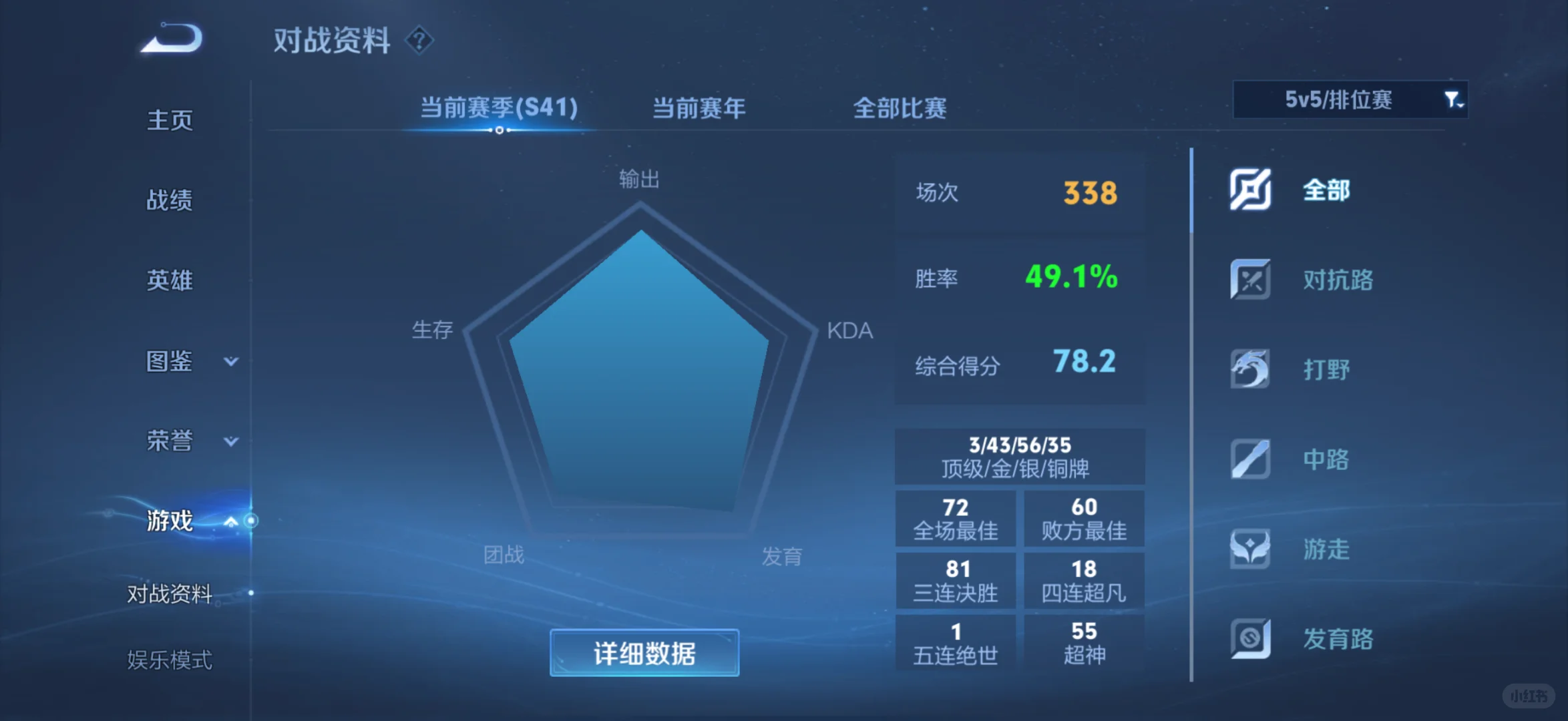Image resolution: width=1568 pixels, height=721 pixels.
Task: Toggle the 游戏 sidebar section
Action: tap(169, 521)
